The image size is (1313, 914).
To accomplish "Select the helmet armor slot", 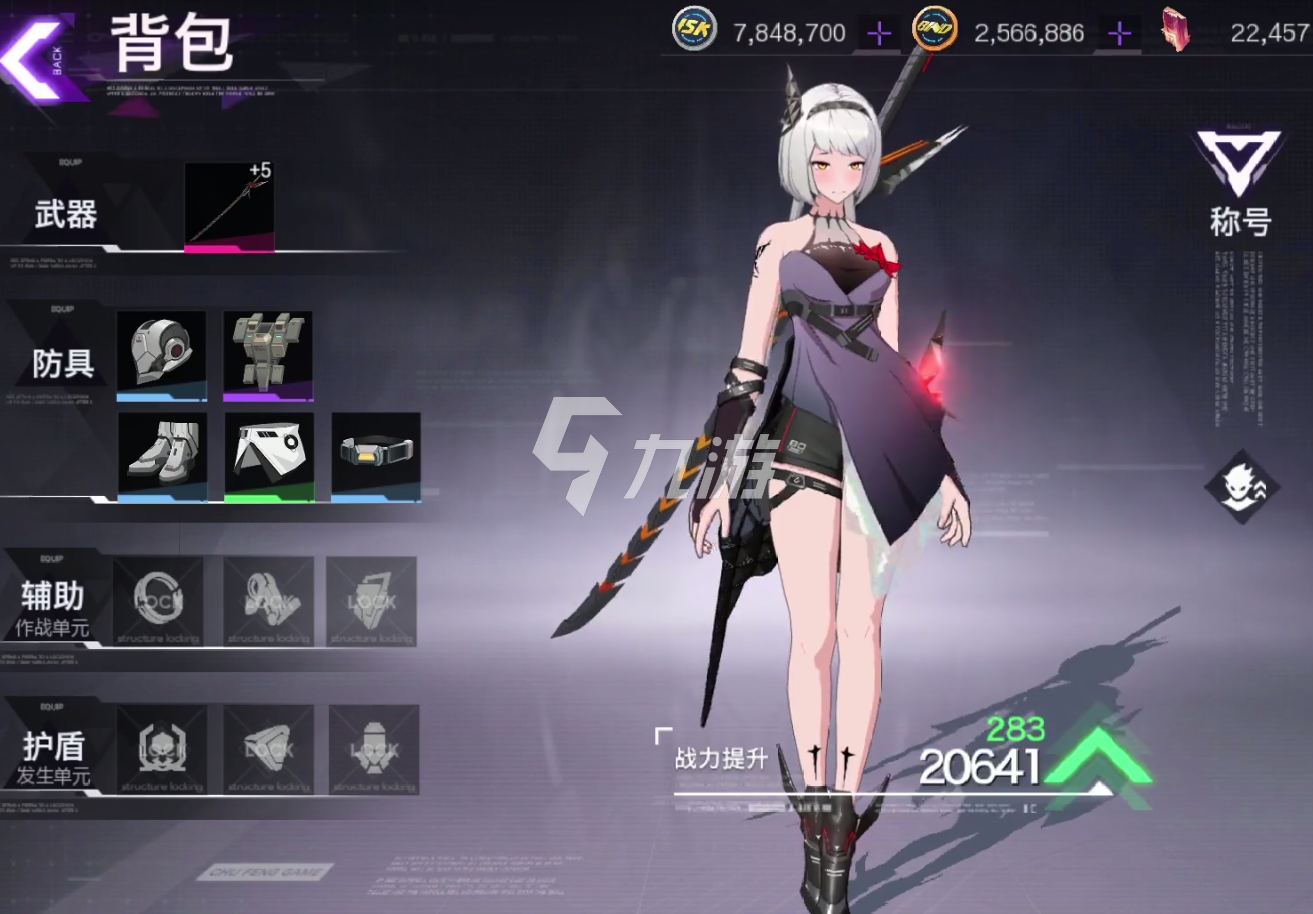I will point(161,355).
